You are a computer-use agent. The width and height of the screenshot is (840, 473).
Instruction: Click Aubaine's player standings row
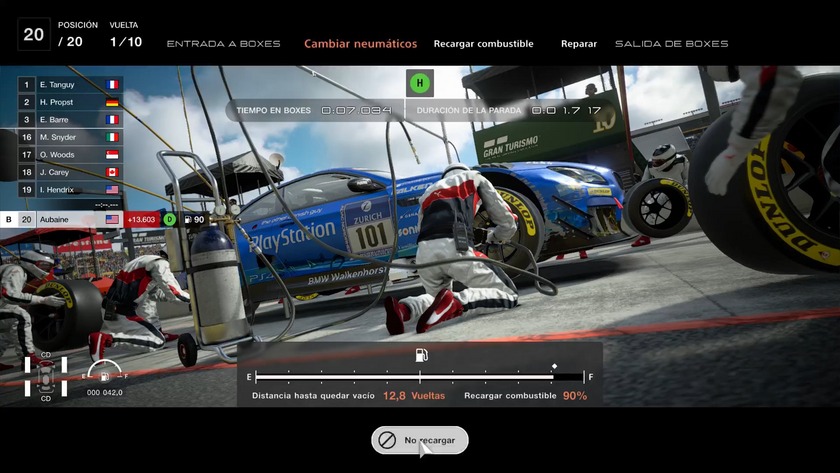pos(70,219)
